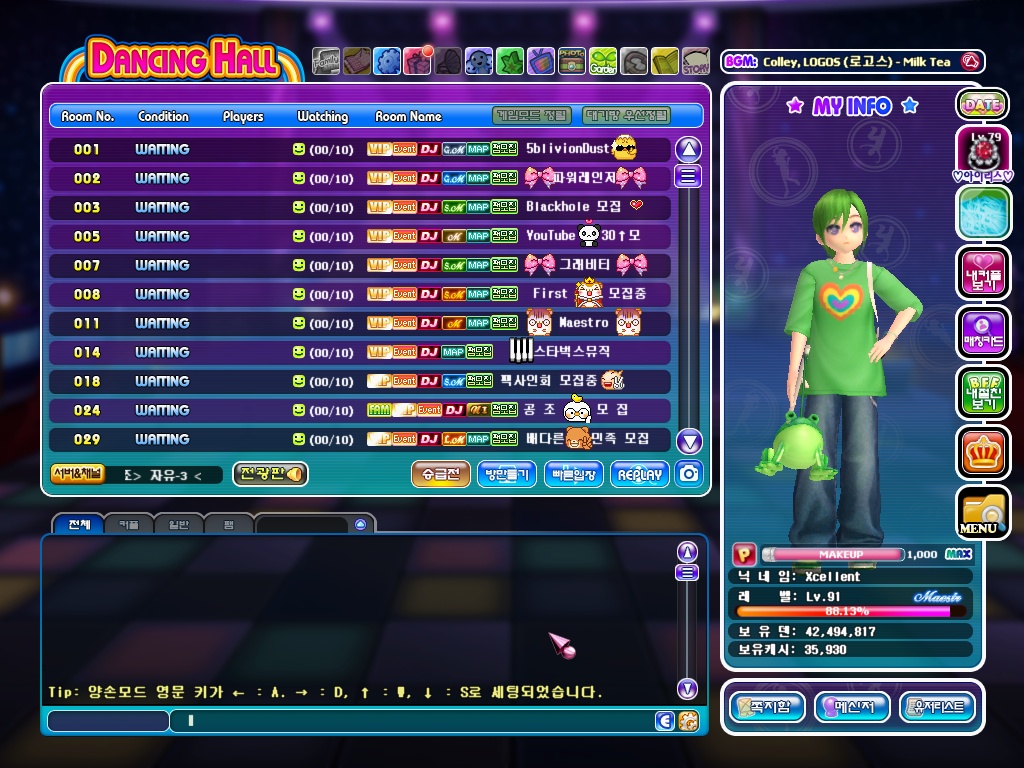
Task: Open the REPLAY button
Action: pyautogui.click(x=640, y=474)
